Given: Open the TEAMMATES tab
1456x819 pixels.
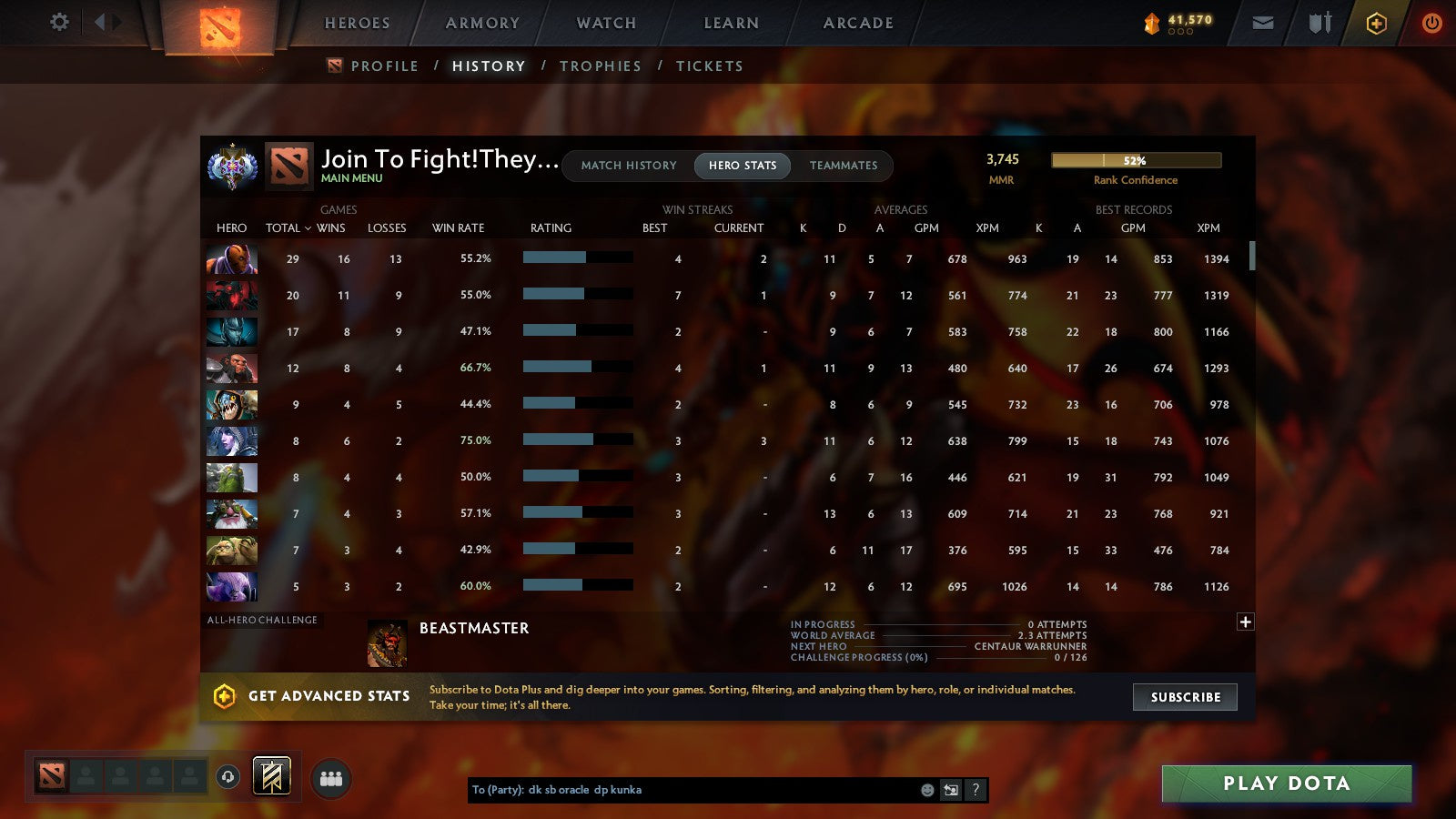Looking at the screenshot, I should tap(844, 166).
